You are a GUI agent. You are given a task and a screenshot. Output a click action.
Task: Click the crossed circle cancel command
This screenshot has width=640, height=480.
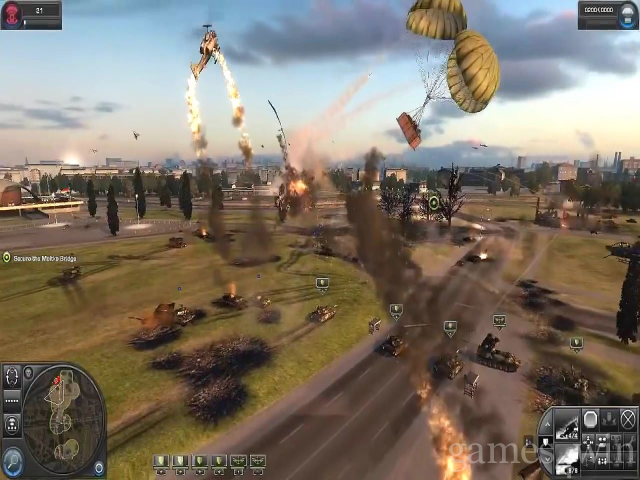pos(628,418)
